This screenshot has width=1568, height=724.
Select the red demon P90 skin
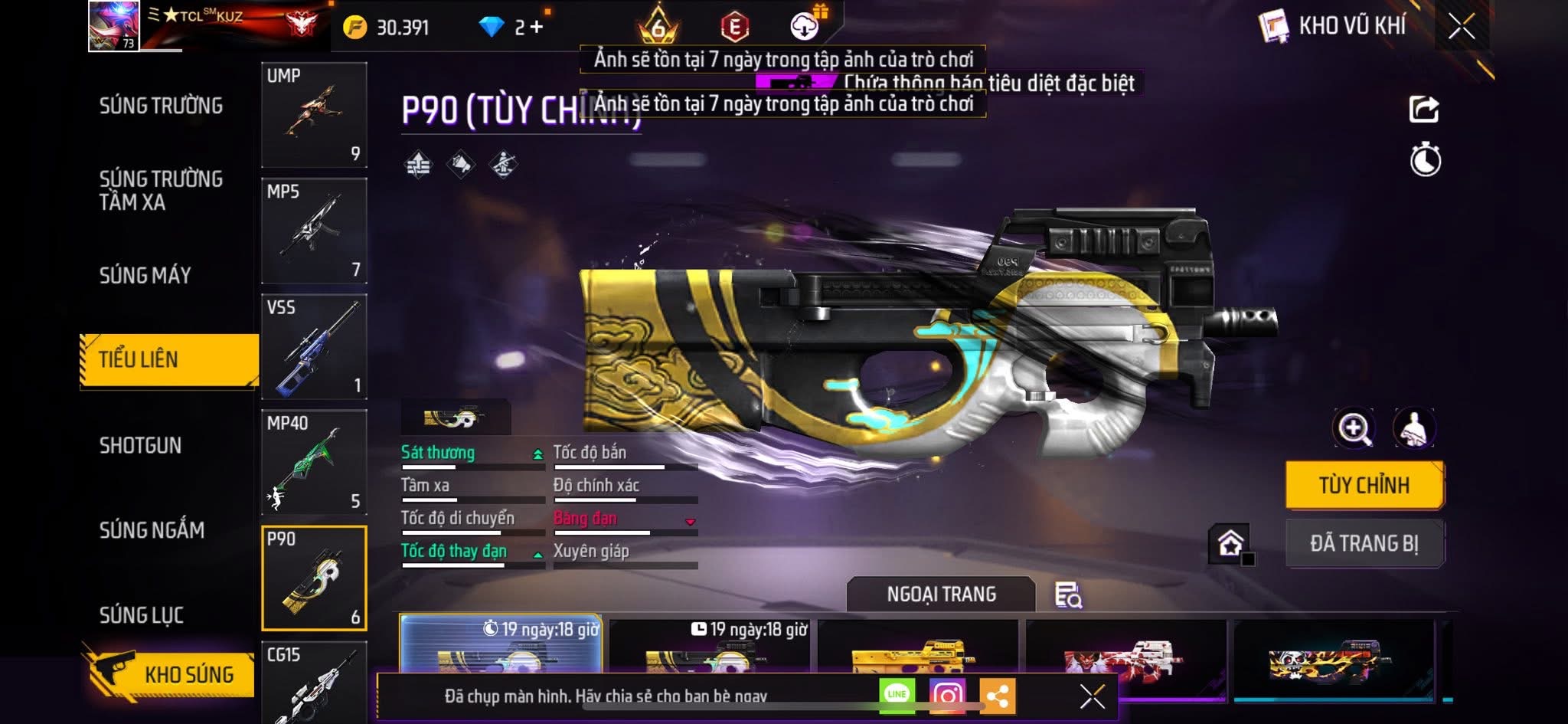[x=1124, y=659]
